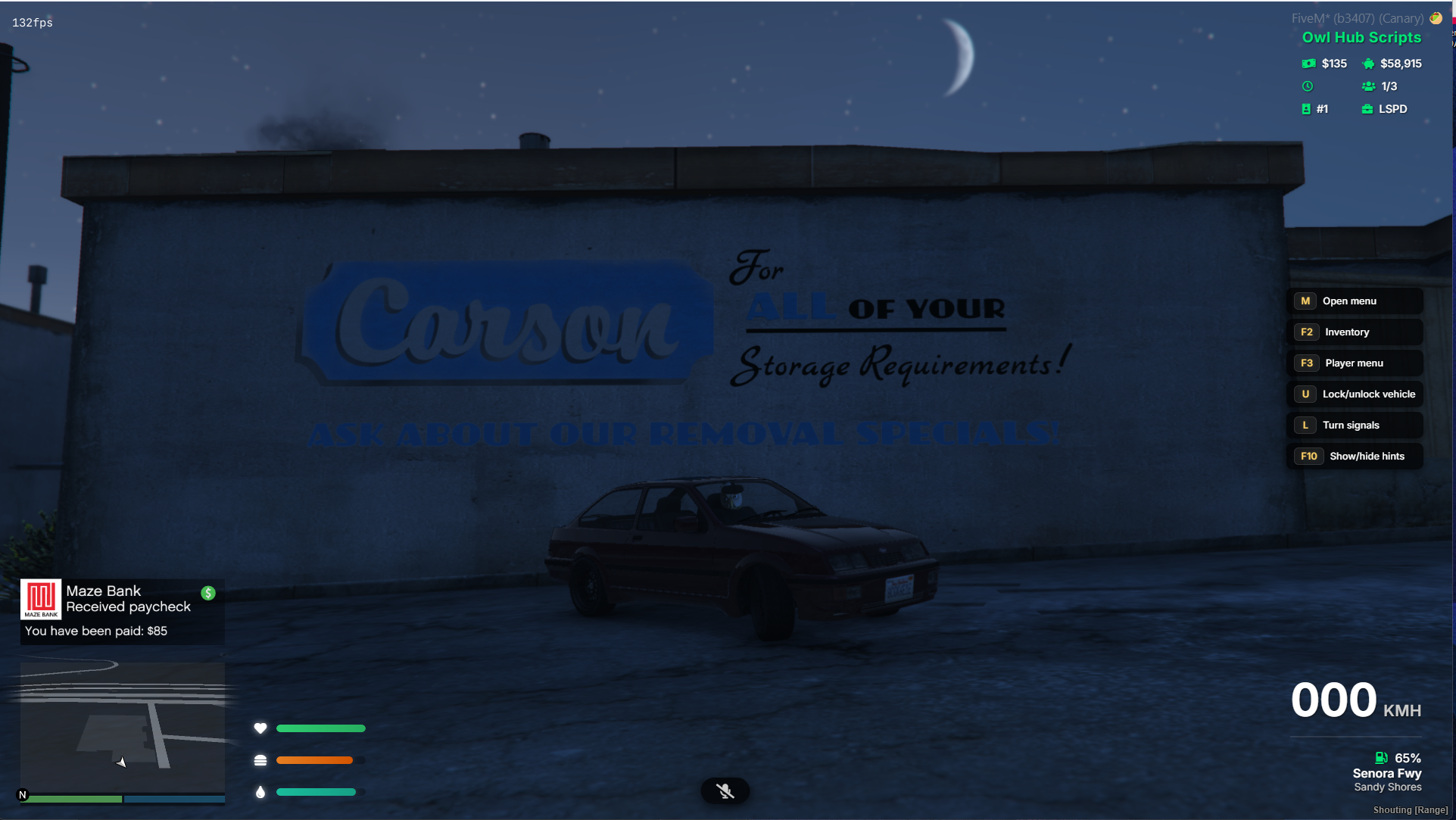This screenshot has width=1456, height=820.
Task: Click the online players count icon
Action: (1368, 86)
